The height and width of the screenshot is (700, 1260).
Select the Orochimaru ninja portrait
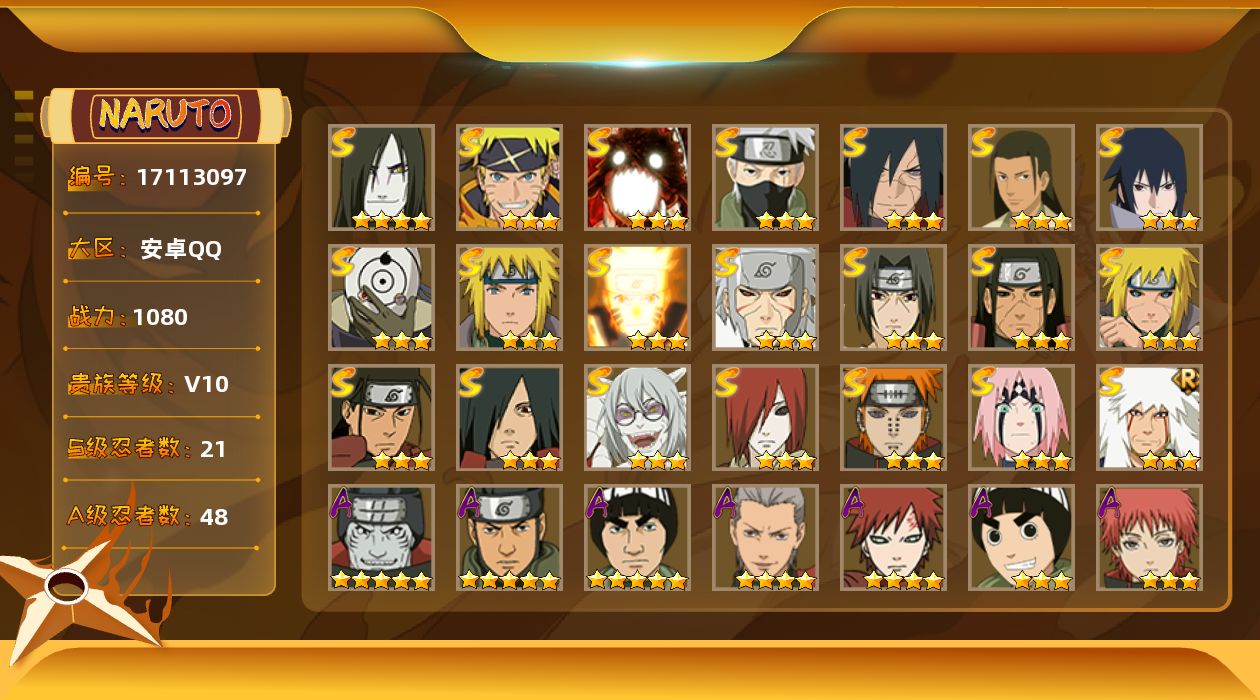click(381, 177)
